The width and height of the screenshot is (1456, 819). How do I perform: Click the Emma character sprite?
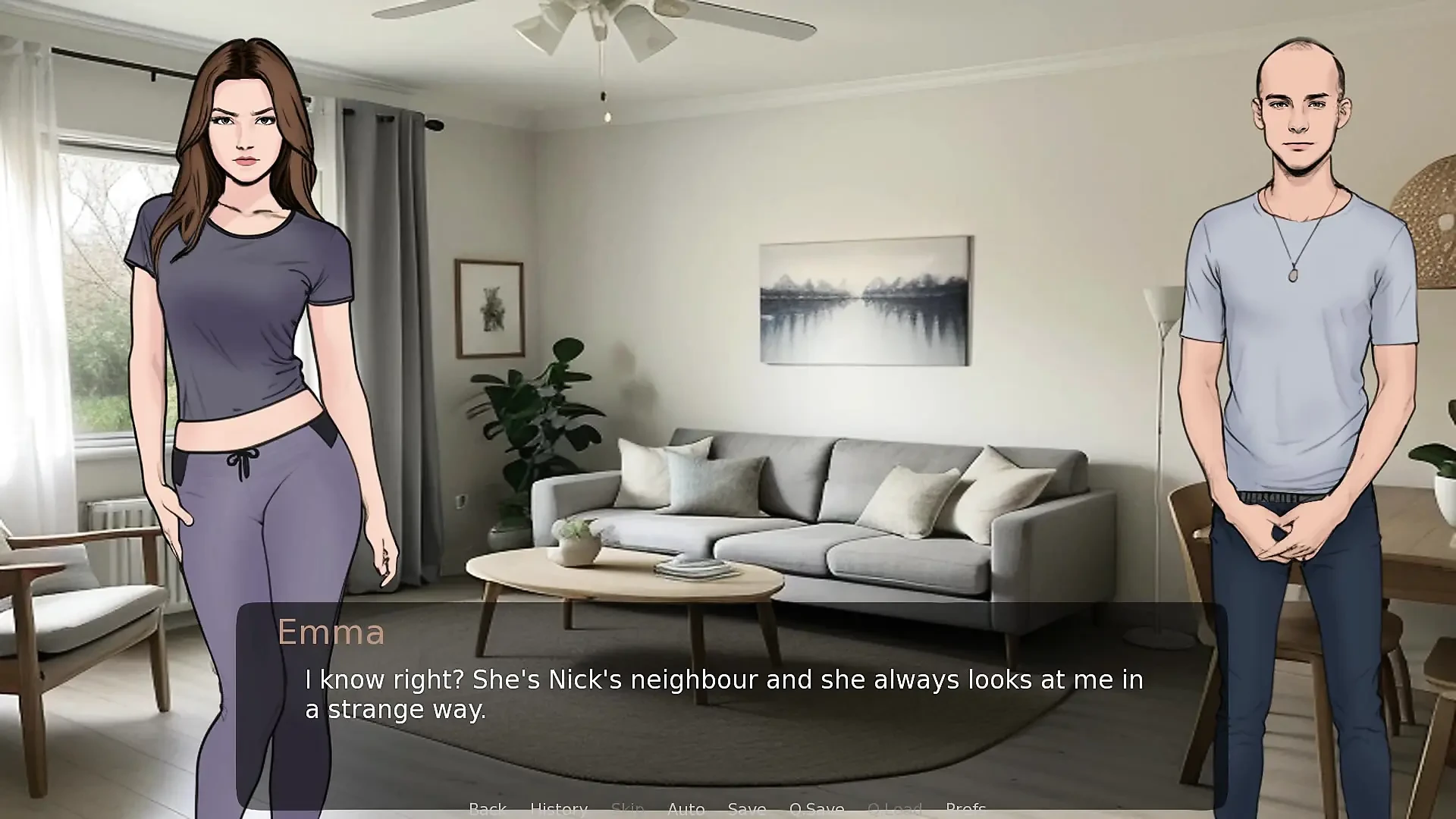click(x=243, y=341)
